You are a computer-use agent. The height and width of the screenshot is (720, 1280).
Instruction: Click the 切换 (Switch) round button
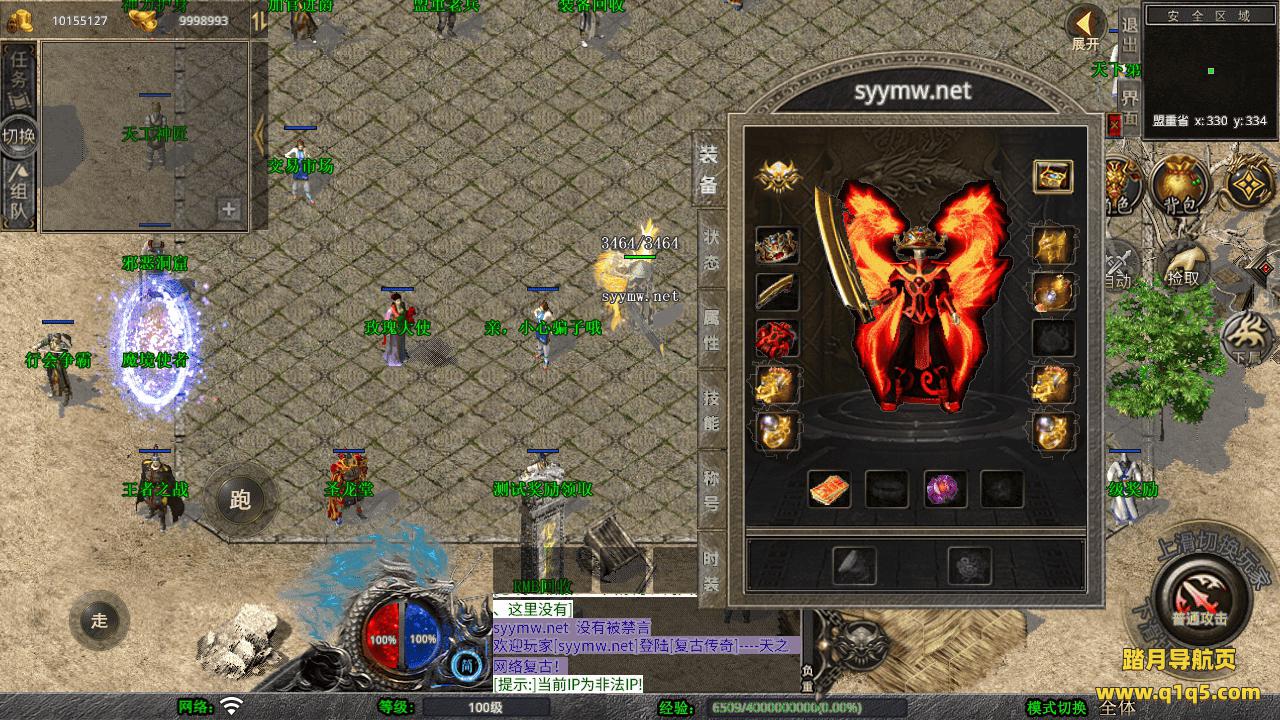point(18,135)
